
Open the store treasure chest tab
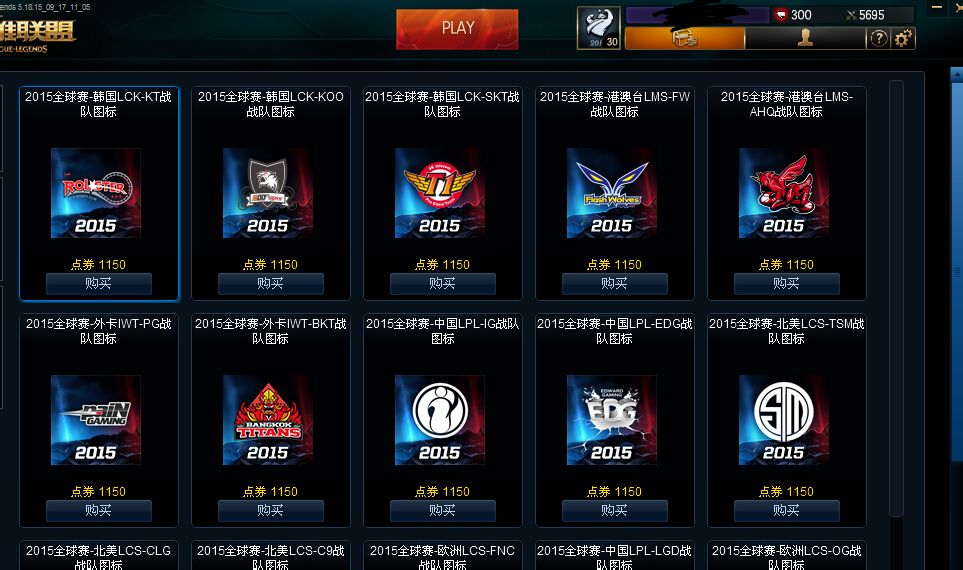(x=685, y=39)
